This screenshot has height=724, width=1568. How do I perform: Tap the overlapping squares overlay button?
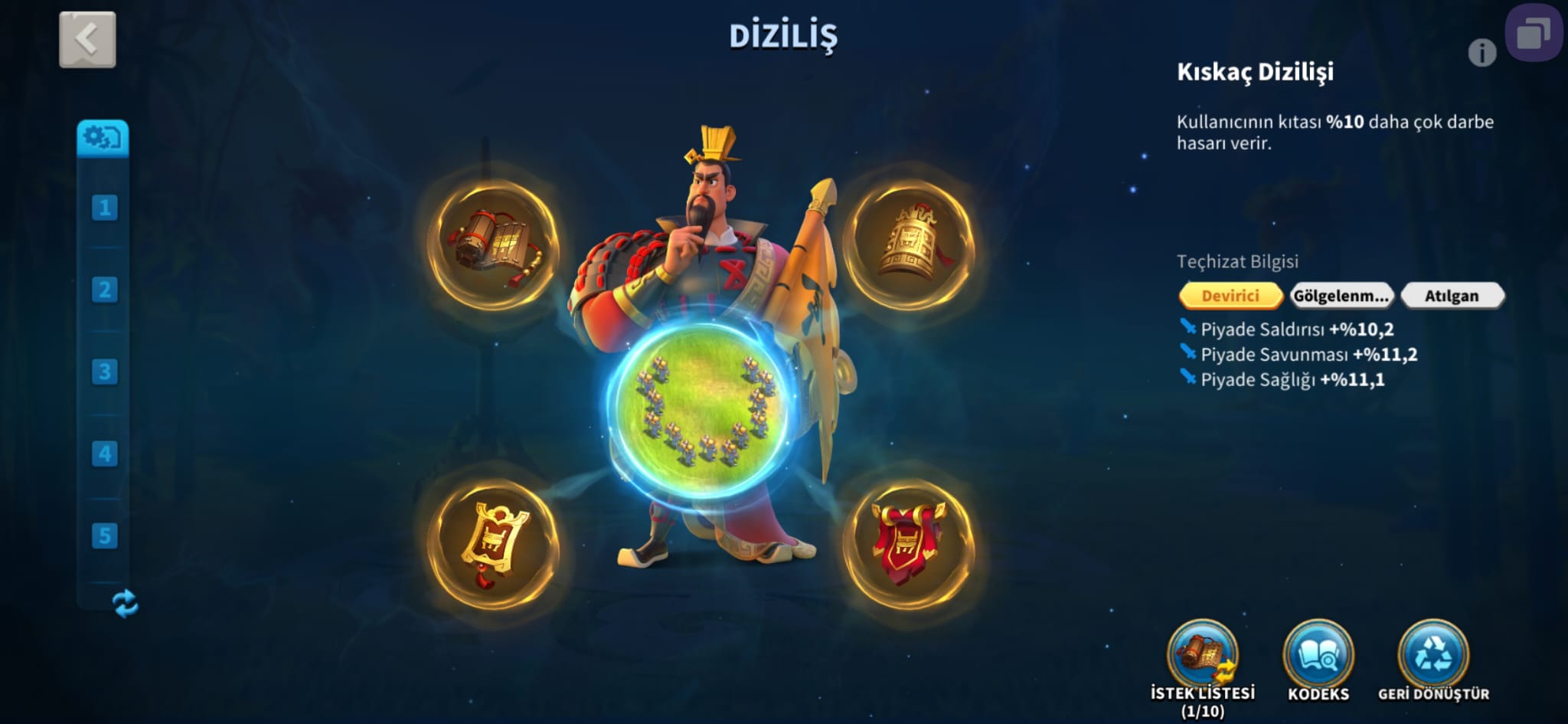1534,34
